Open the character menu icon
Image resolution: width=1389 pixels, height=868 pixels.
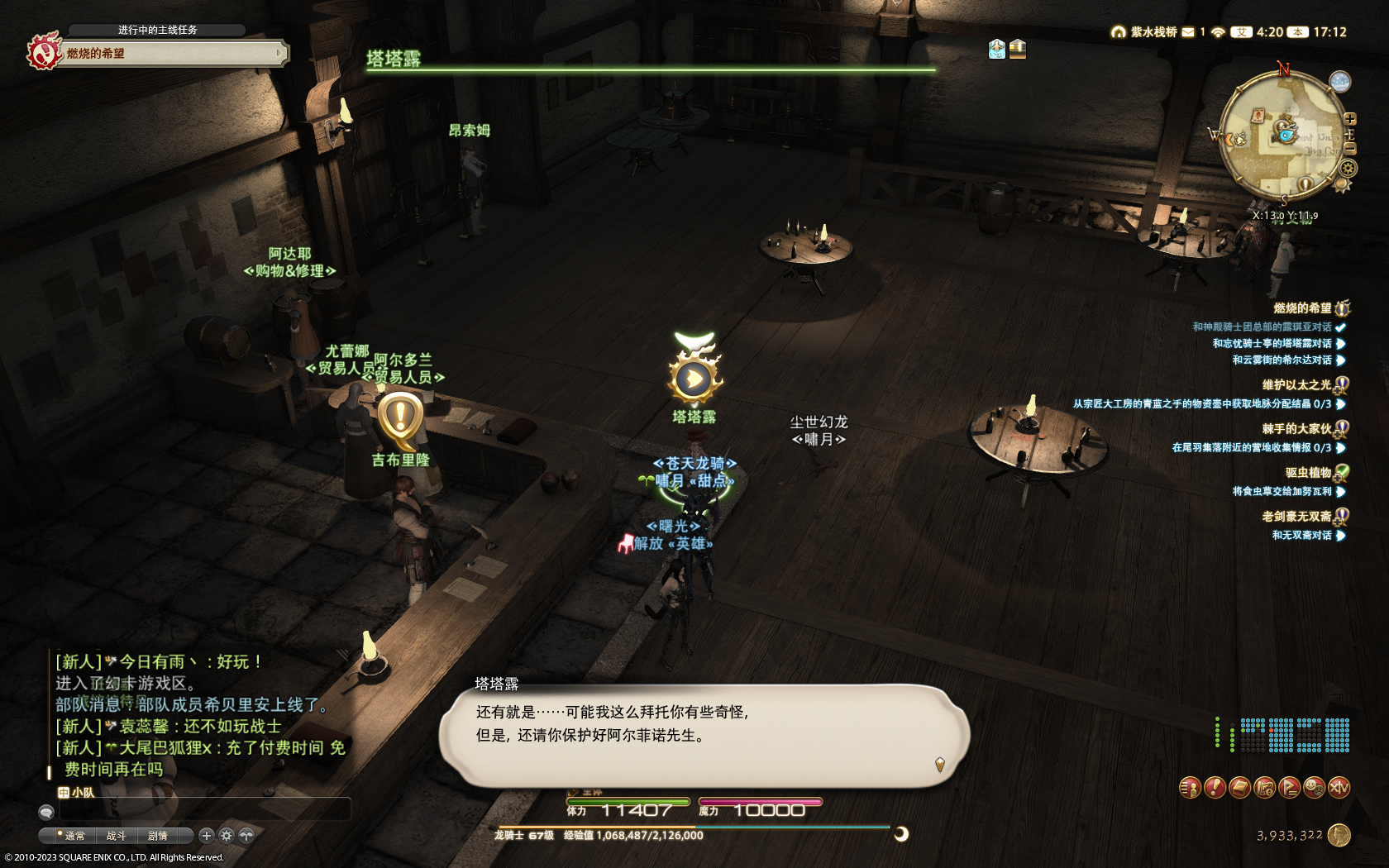(1189, 788)
